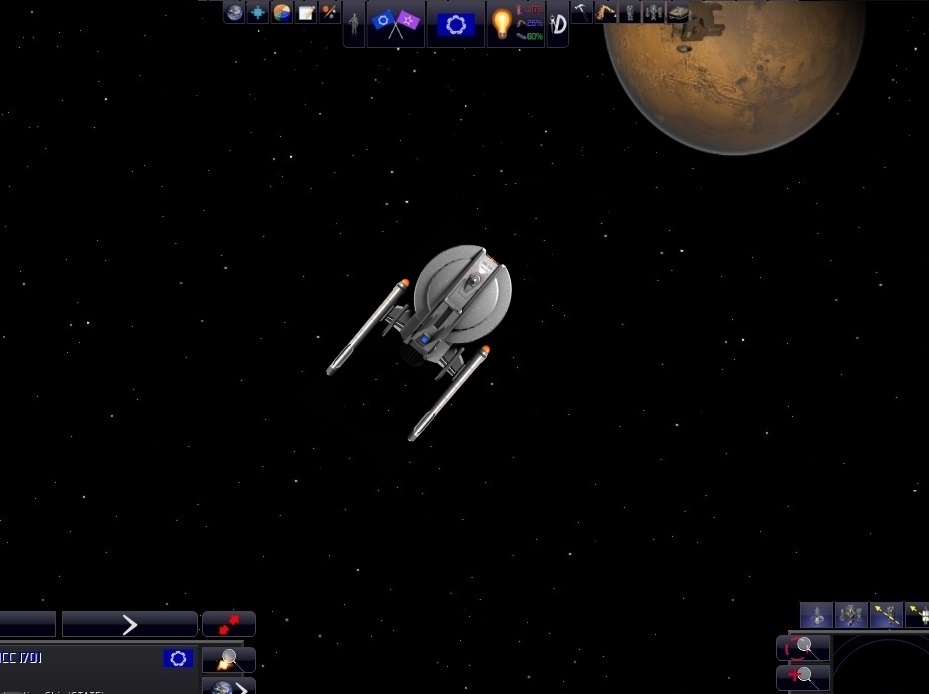Open the globe icon in top toolbar
Screen dimensions: 929x694
[x=235, y=12]
